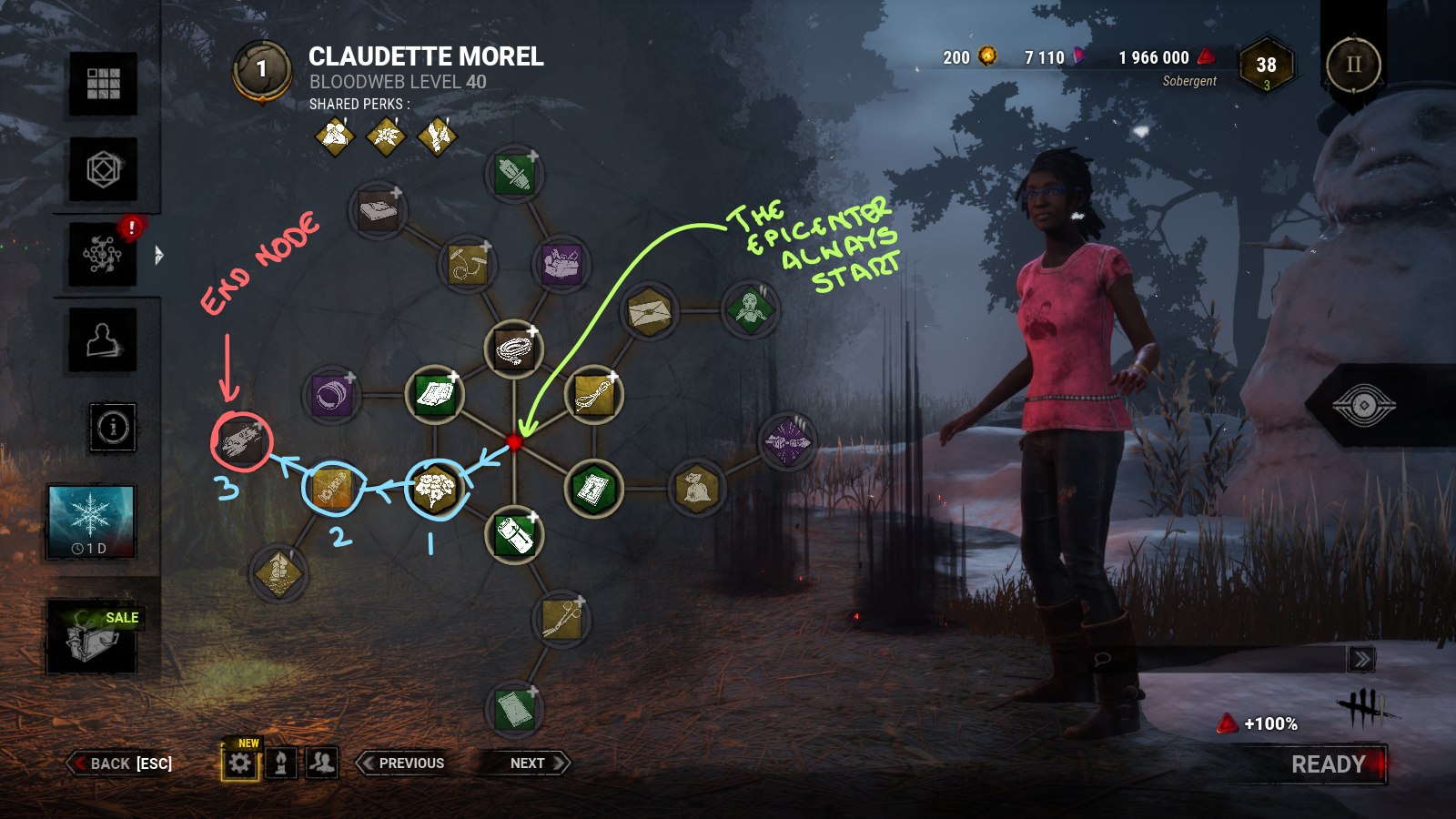Buy the purple toolbox bloodweb node
This screenshot has width=1456, height=819.
[561, 264]
